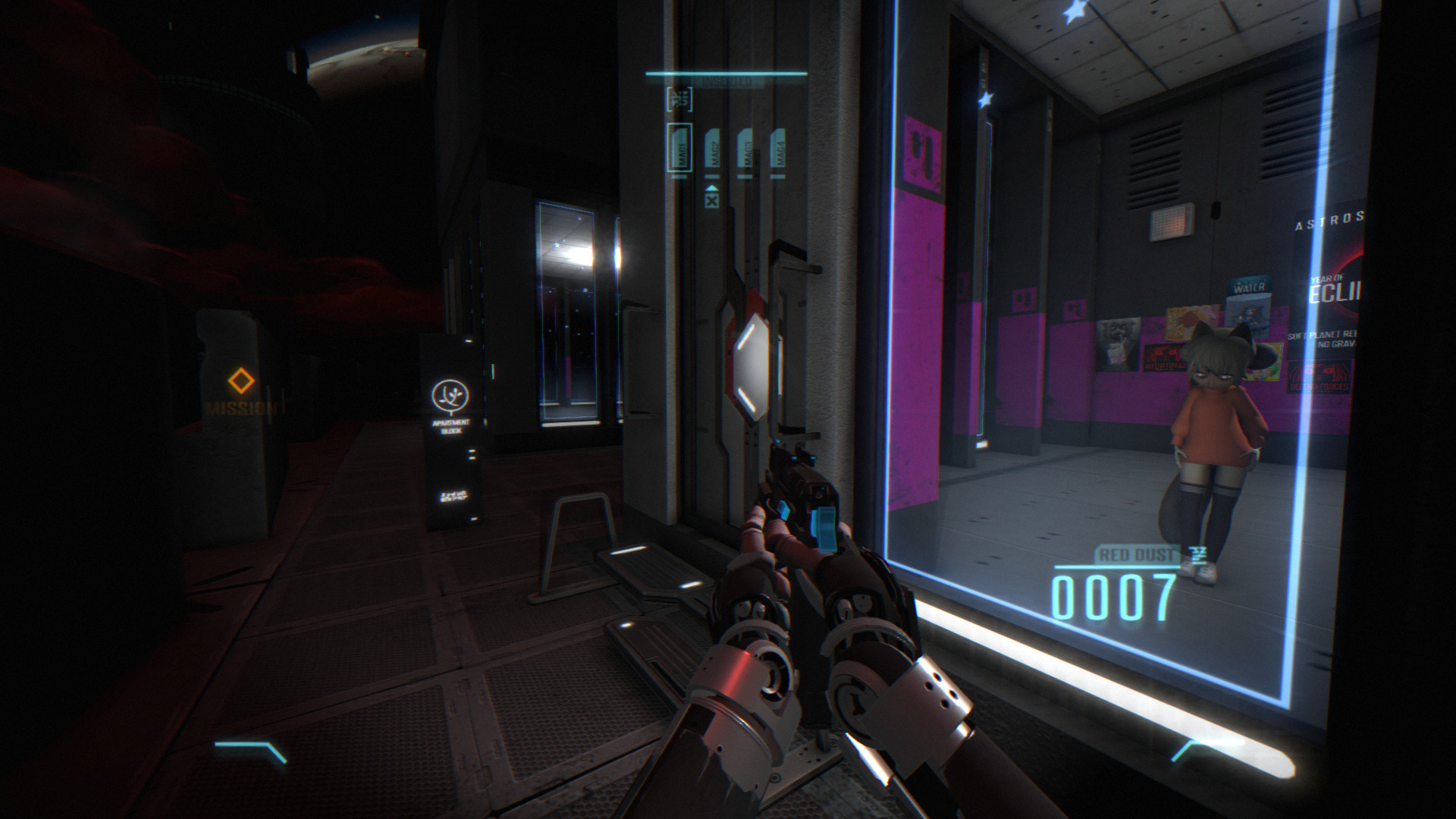Click the ammo counter icon above MAG1
The width and height of the screenshot is (1456, 819).
tap(679, 97)
